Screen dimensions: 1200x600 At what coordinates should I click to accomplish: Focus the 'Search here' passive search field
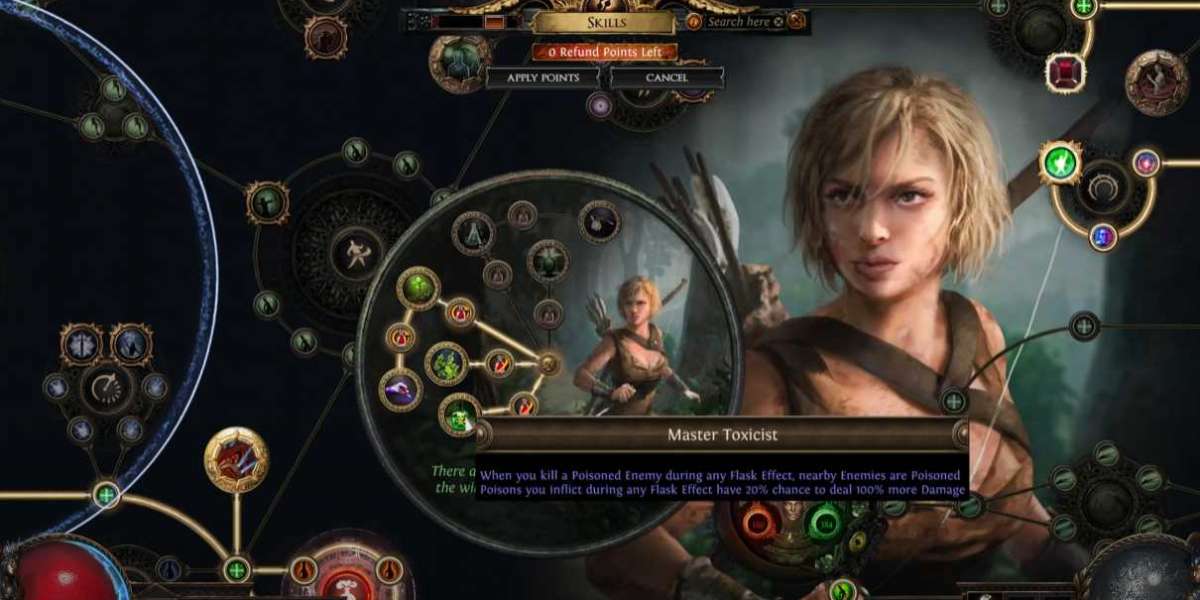(738, 21)
